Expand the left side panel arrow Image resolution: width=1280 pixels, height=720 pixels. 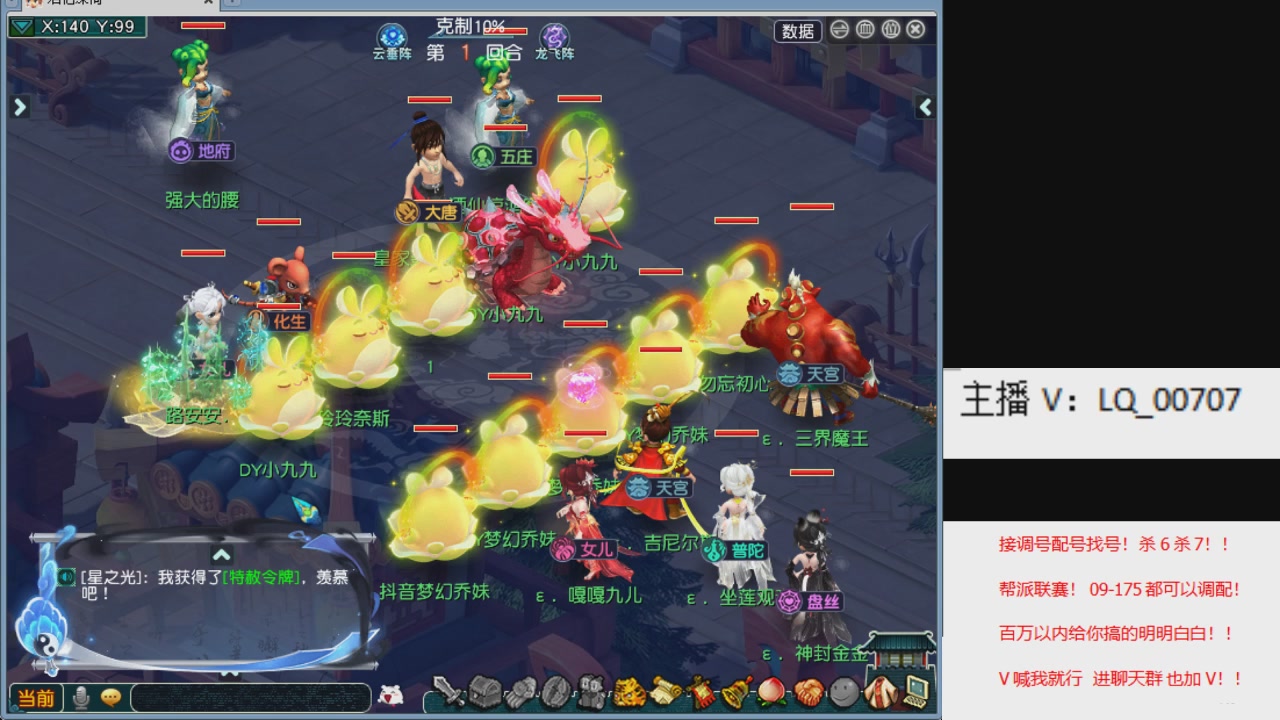click(x=20, y=105)
